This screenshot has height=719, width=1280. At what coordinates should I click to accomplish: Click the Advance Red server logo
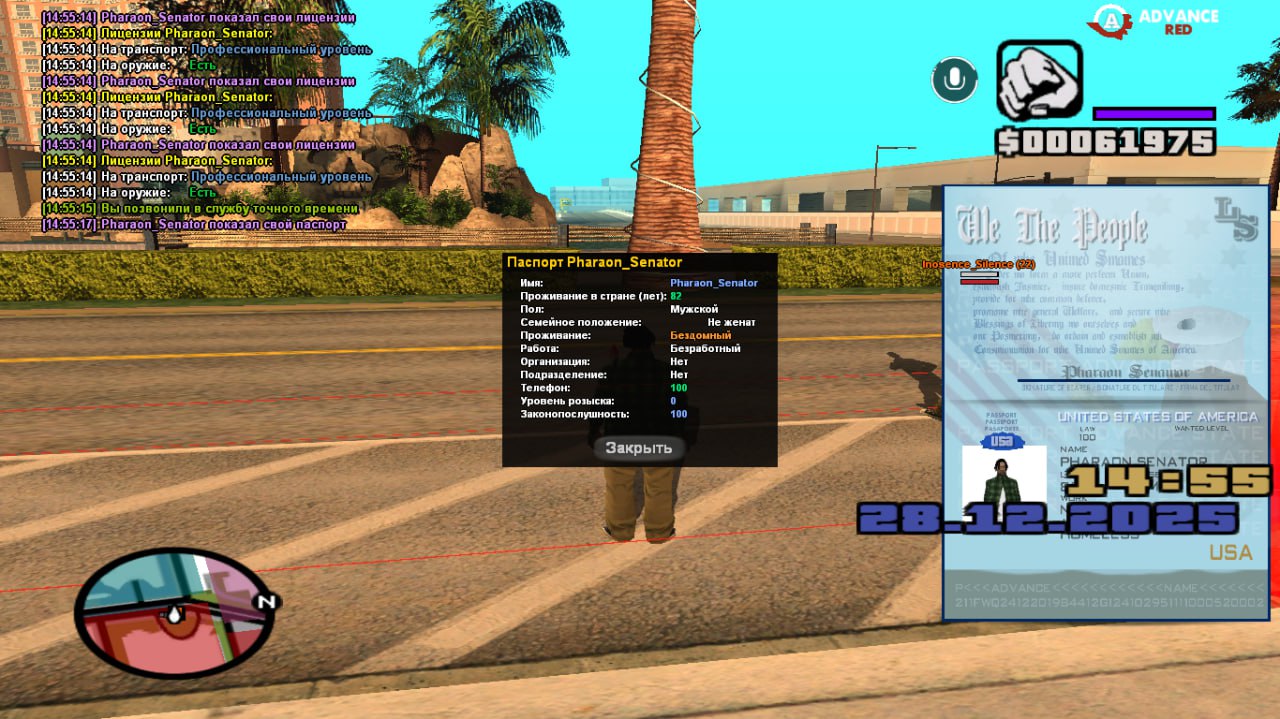click(1156, 20)
